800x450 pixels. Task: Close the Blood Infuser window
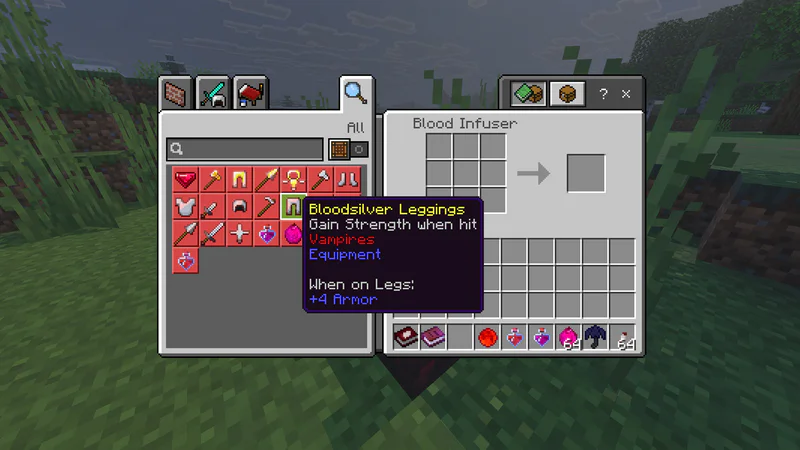click(626, 94)
